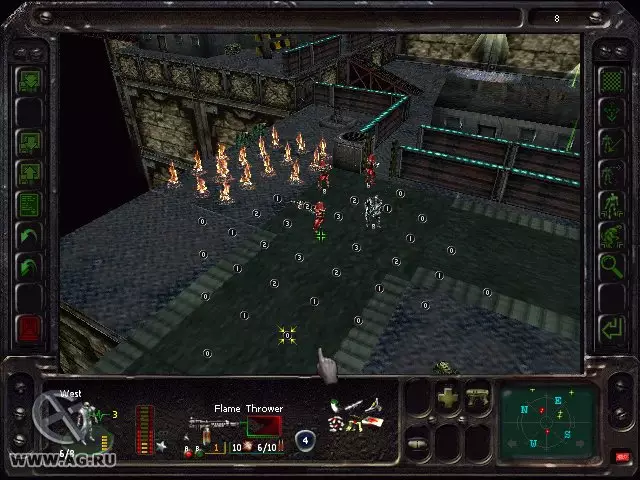Select the small weapon slot beside the cross

(x=478, y=398)
